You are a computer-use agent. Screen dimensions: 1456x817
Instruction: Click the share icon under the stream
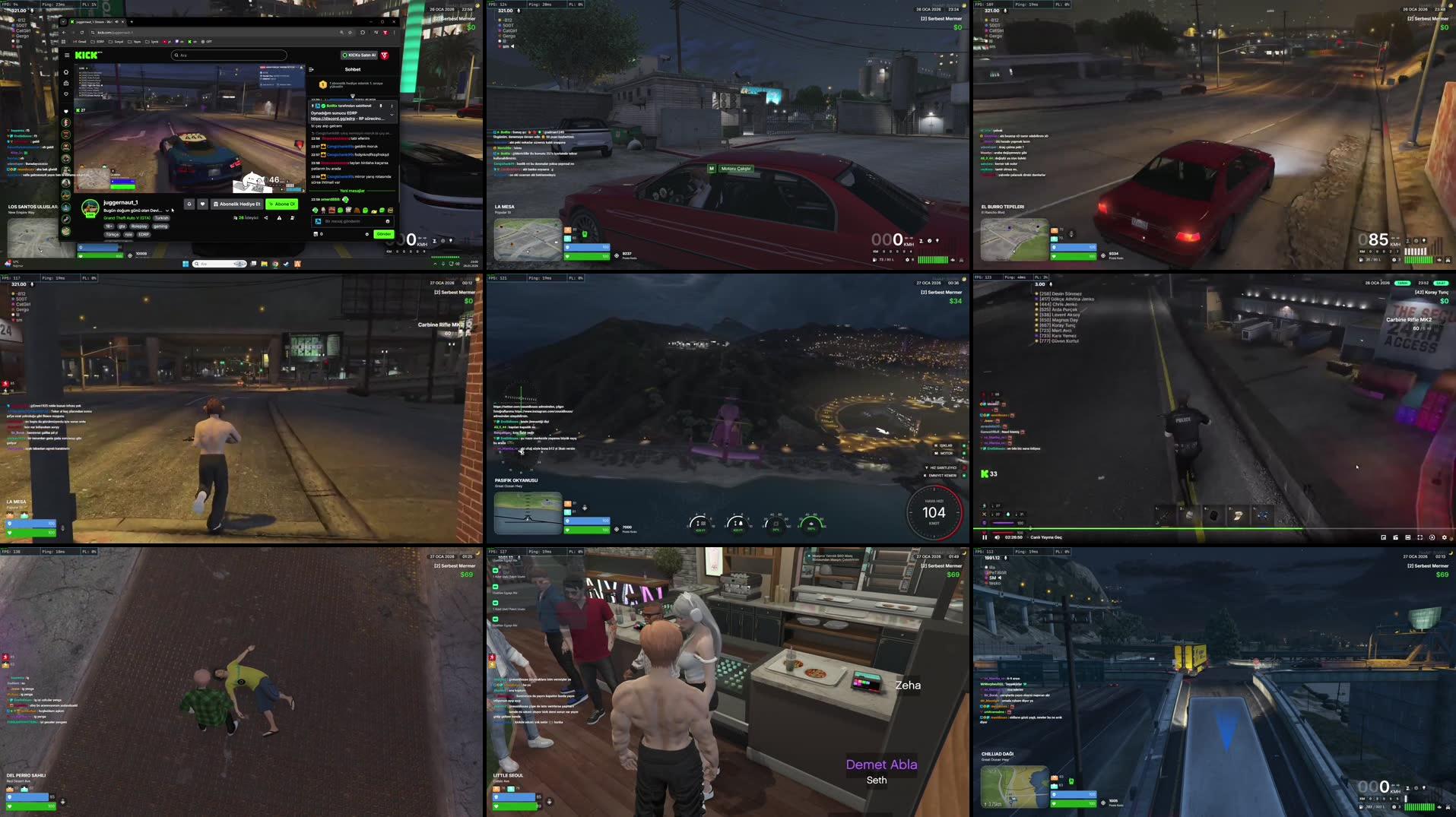266,218
